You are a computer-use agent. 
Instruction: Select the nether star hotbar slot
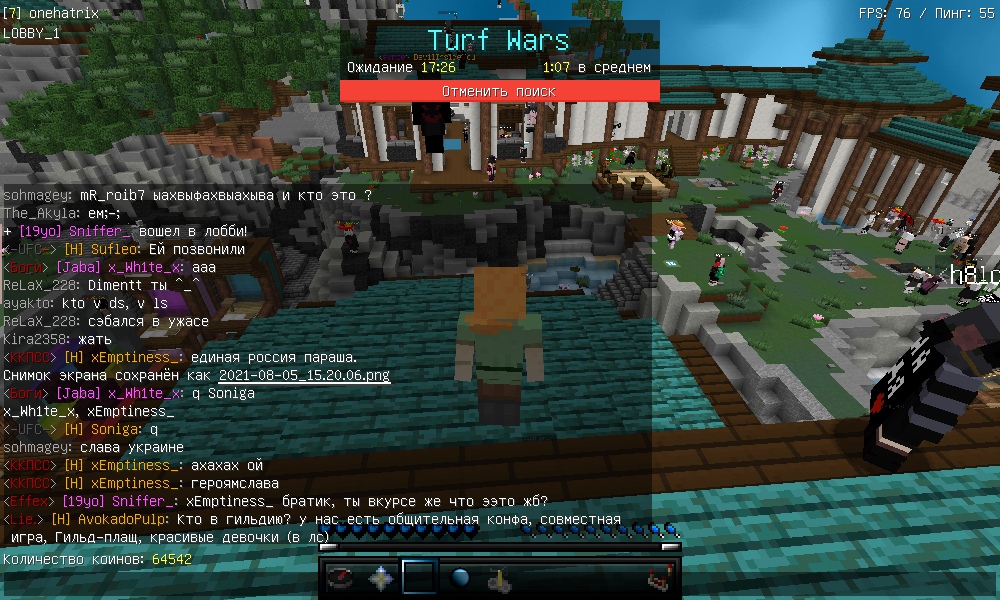381,578
